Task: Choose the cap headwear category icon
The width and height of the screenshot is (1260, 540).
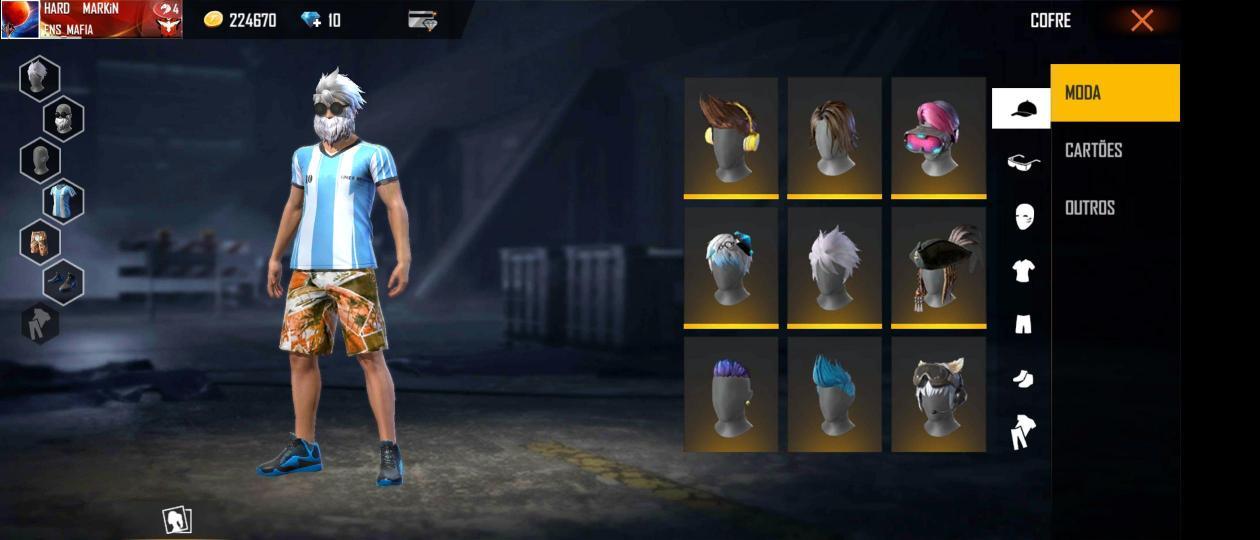Action: 1022,108
